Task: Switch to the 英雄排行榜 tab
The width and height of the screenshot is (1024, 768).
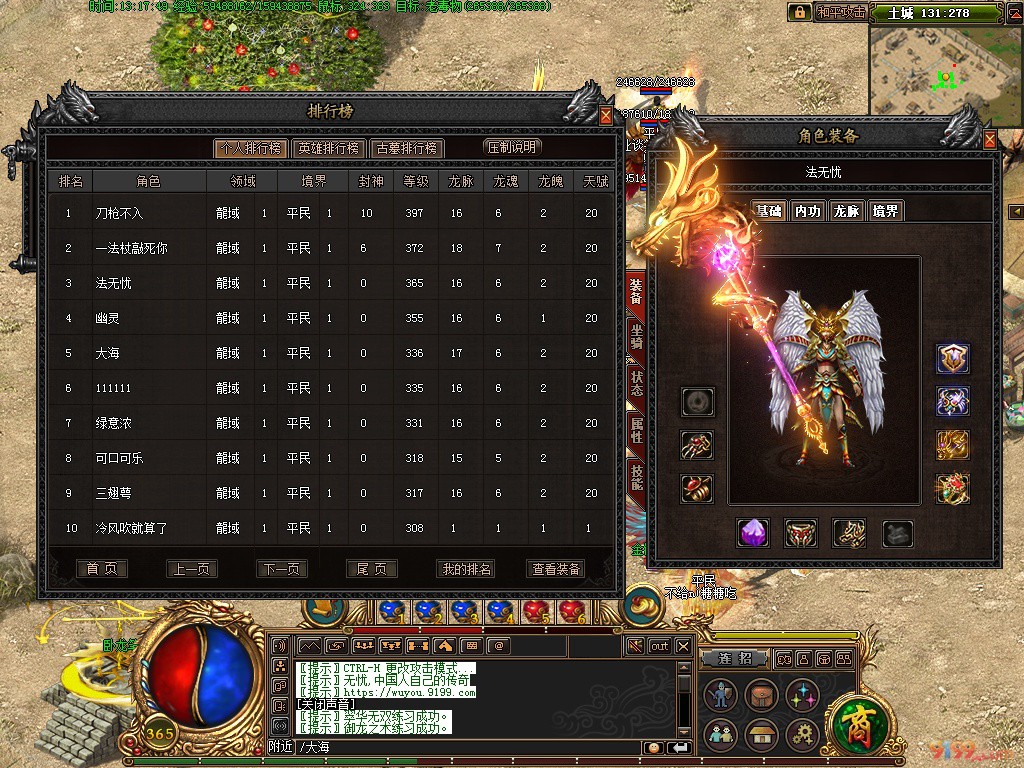Action: coord(328,148)
